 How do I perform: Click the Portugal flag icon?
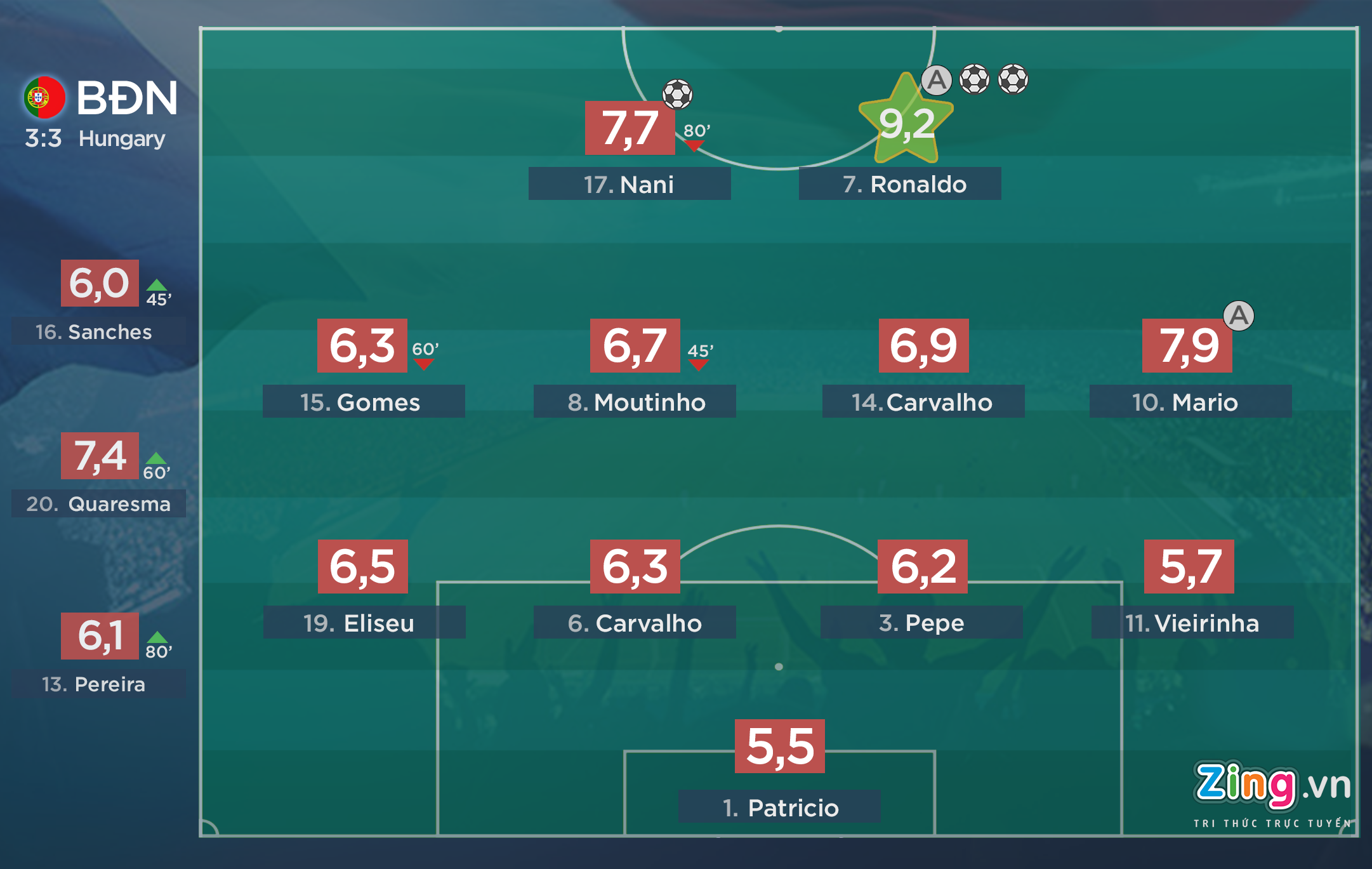click(44, 98)
